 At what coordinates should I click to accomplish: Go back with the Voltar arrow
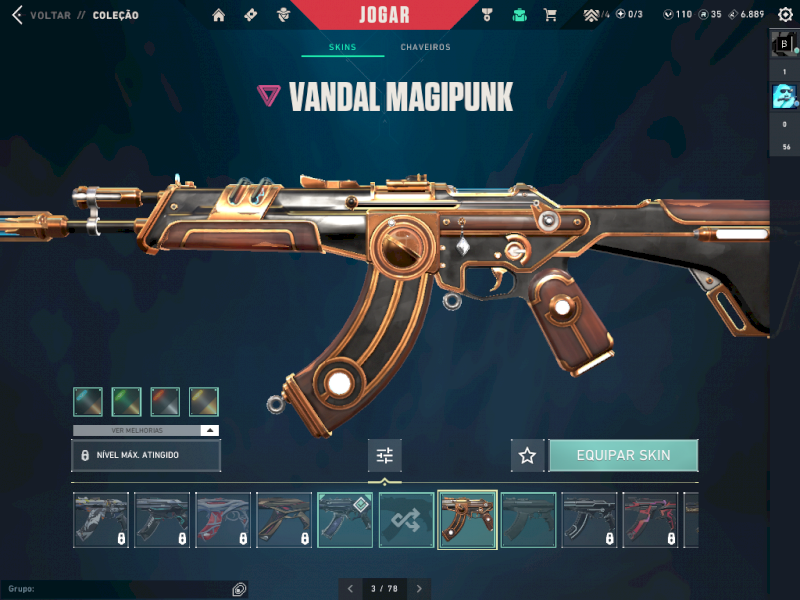point(16,15)
